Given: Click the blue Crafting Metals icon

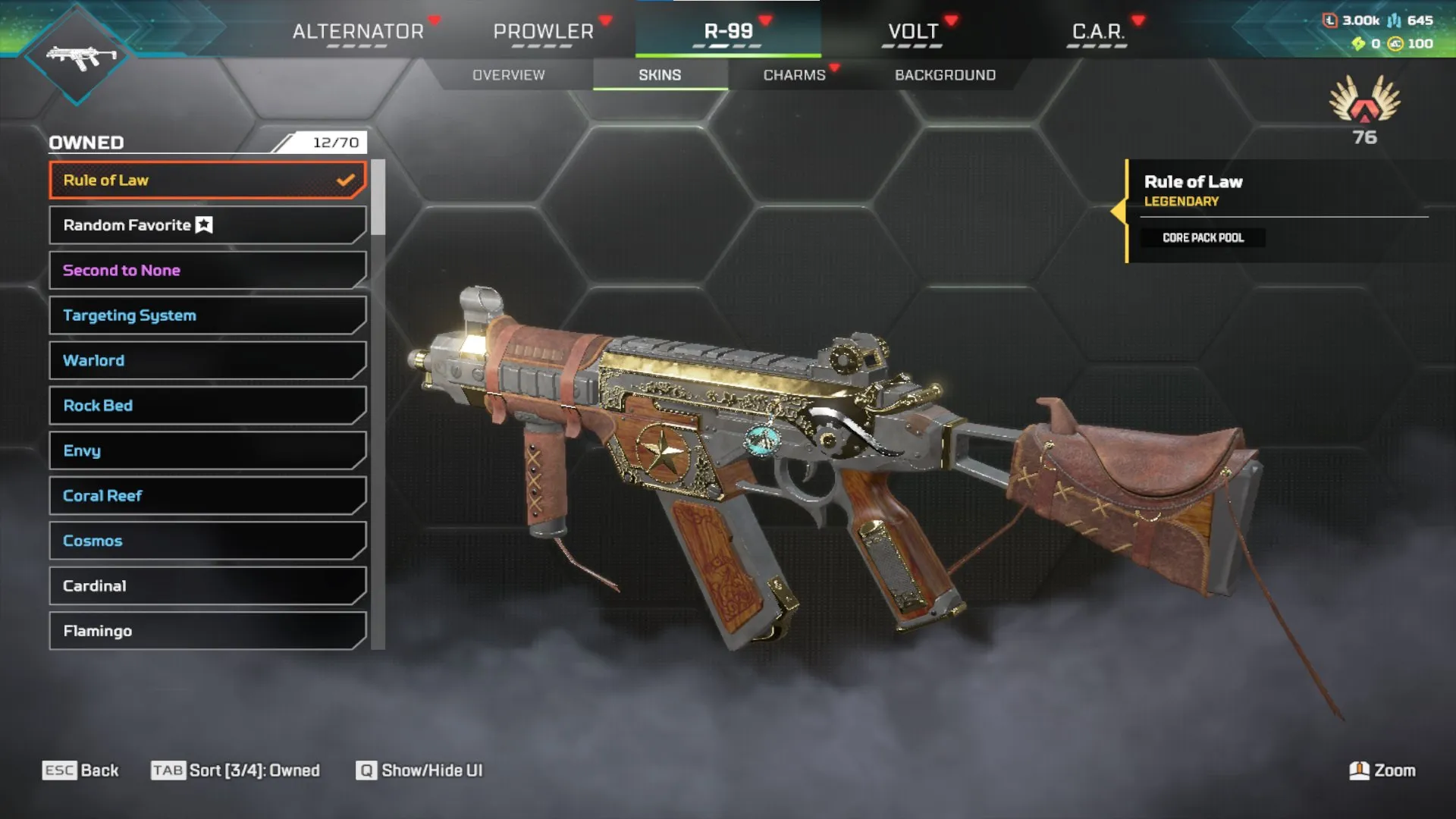Looking at the screenshot, I should coord(1394,20).
